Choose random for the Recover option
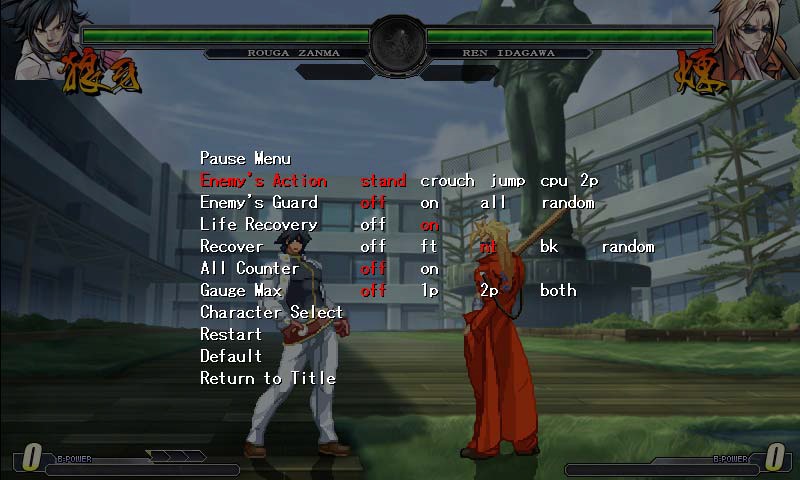 click(627, 247)
